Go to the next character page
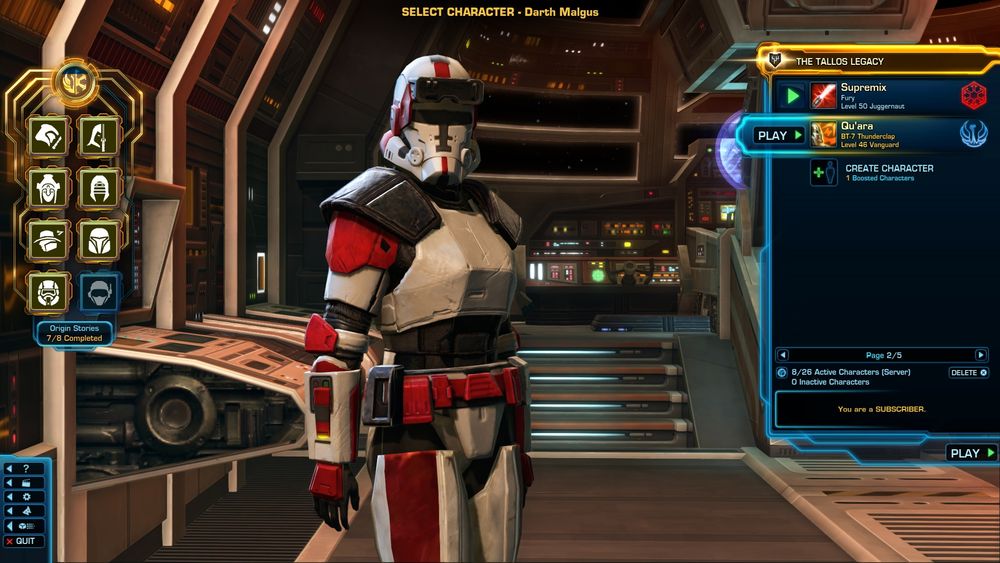 (x=981, y=355)
